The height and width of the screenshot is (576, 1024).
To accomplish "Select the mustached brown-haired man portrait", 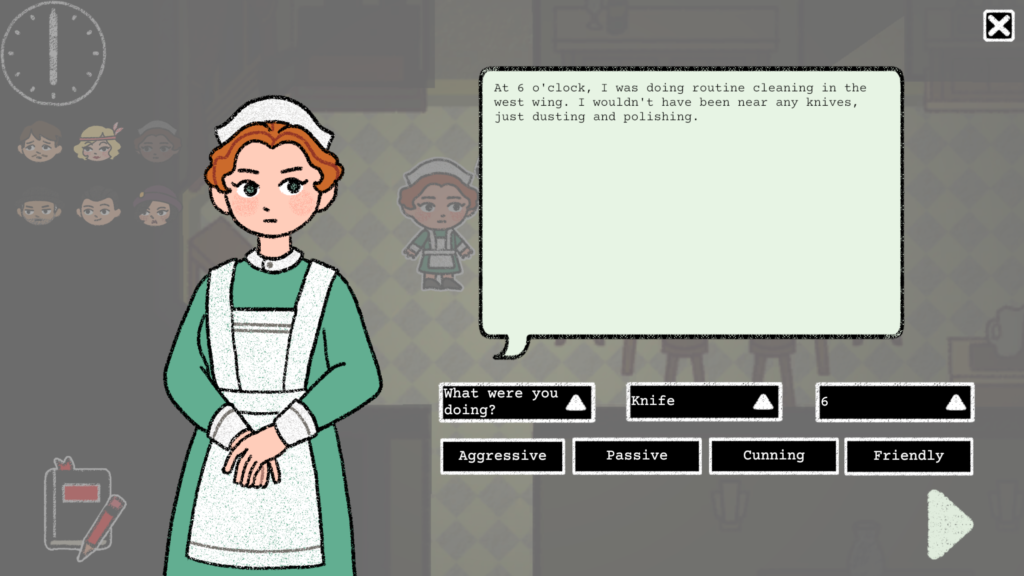I will tap(40, 144).
